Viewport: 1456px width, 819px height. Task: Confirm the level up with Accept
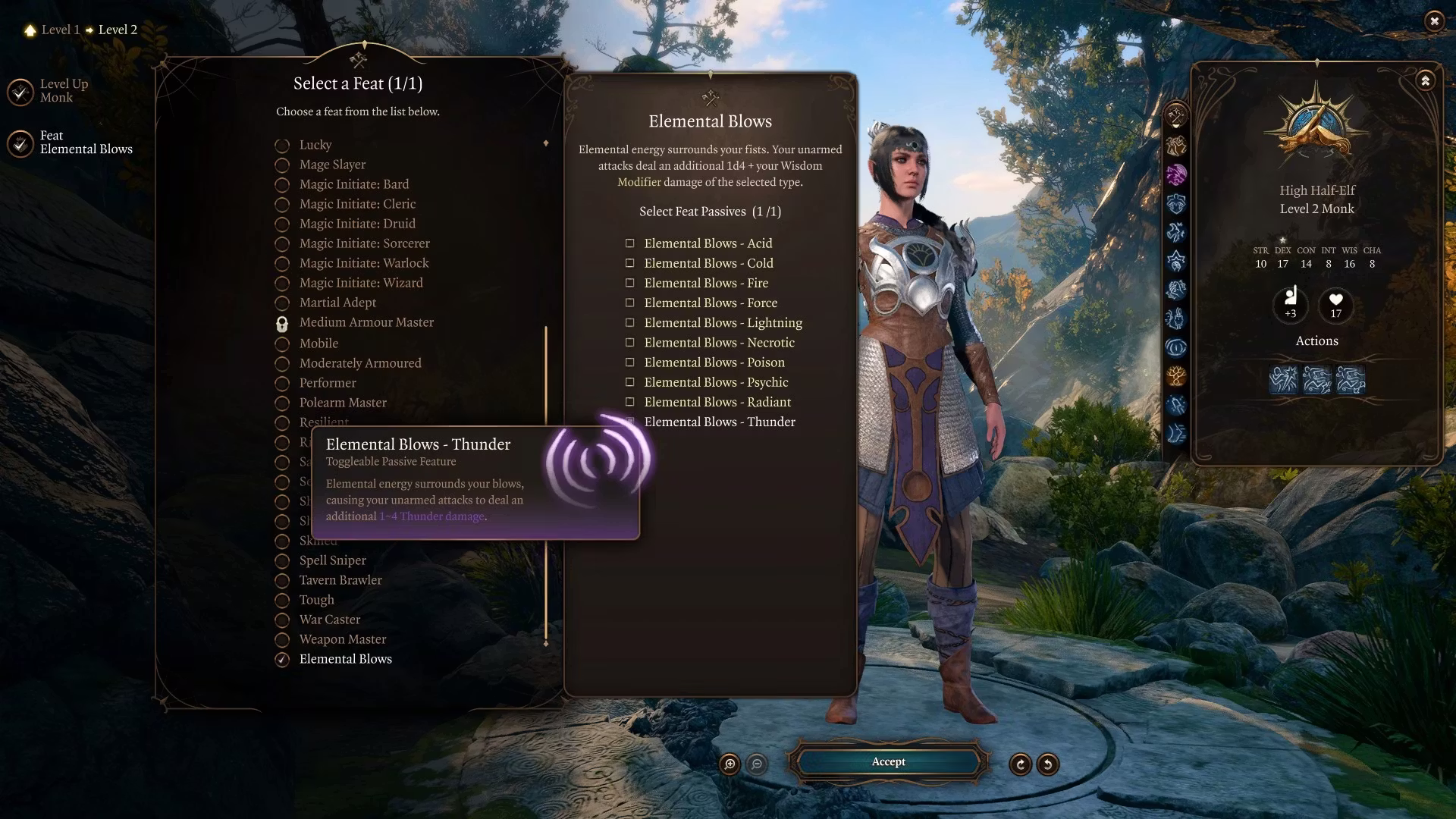tap(888, 762)
